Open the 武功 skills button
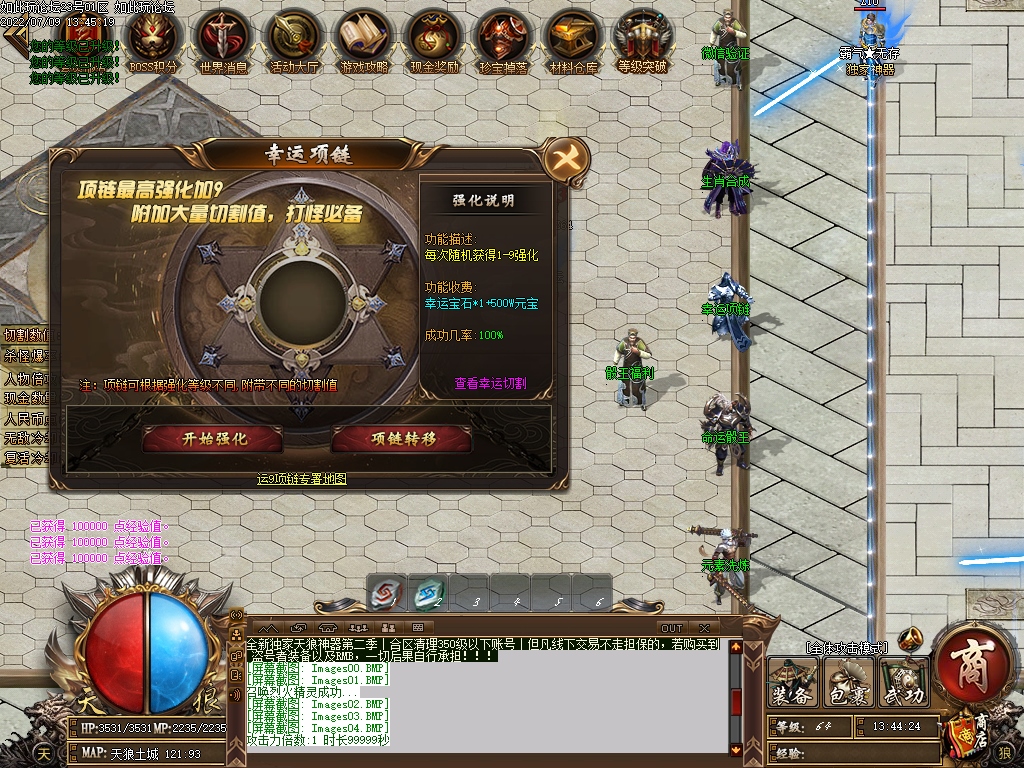This screenshot has width=1024, height=768. click(x=903, y=684)
